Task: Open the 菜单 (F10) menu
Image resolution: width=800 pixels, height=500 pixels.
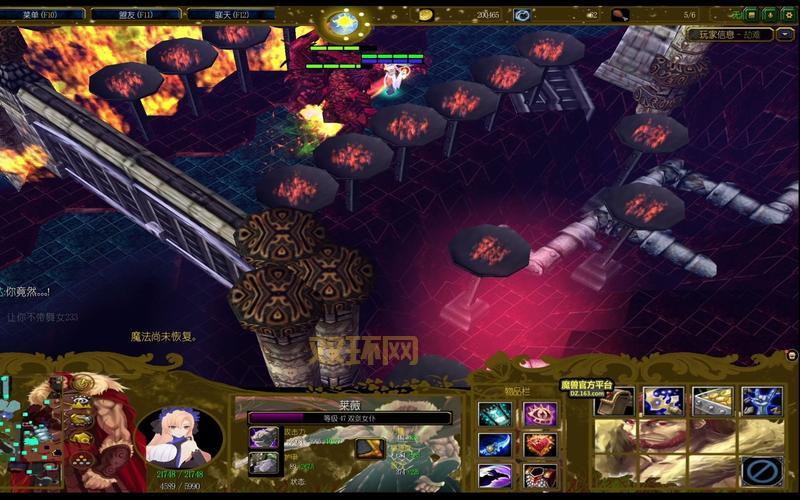Action: click(x=42, y=15)
